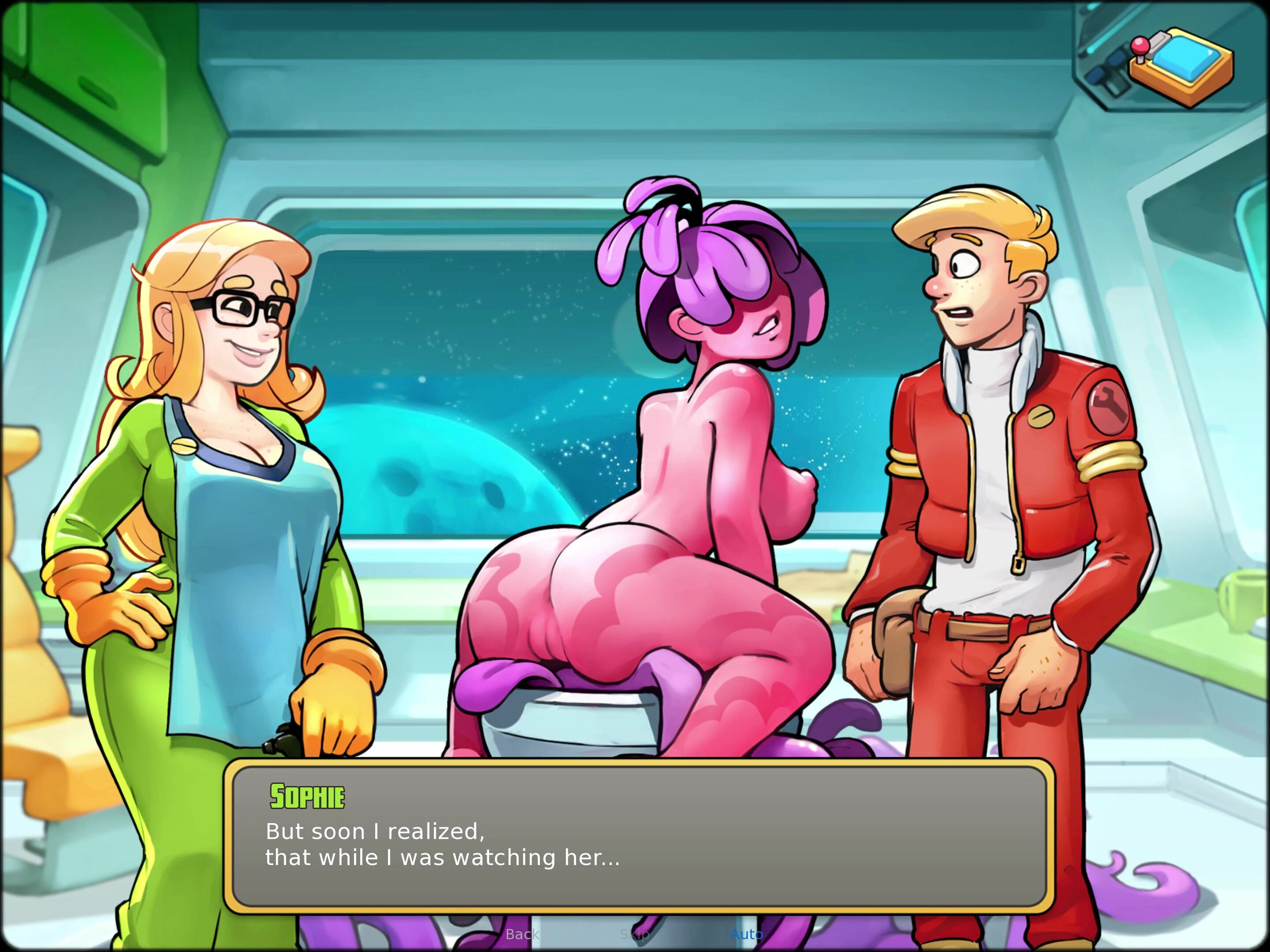Skip the dialogue with the Skip button

tap(634, 934)
